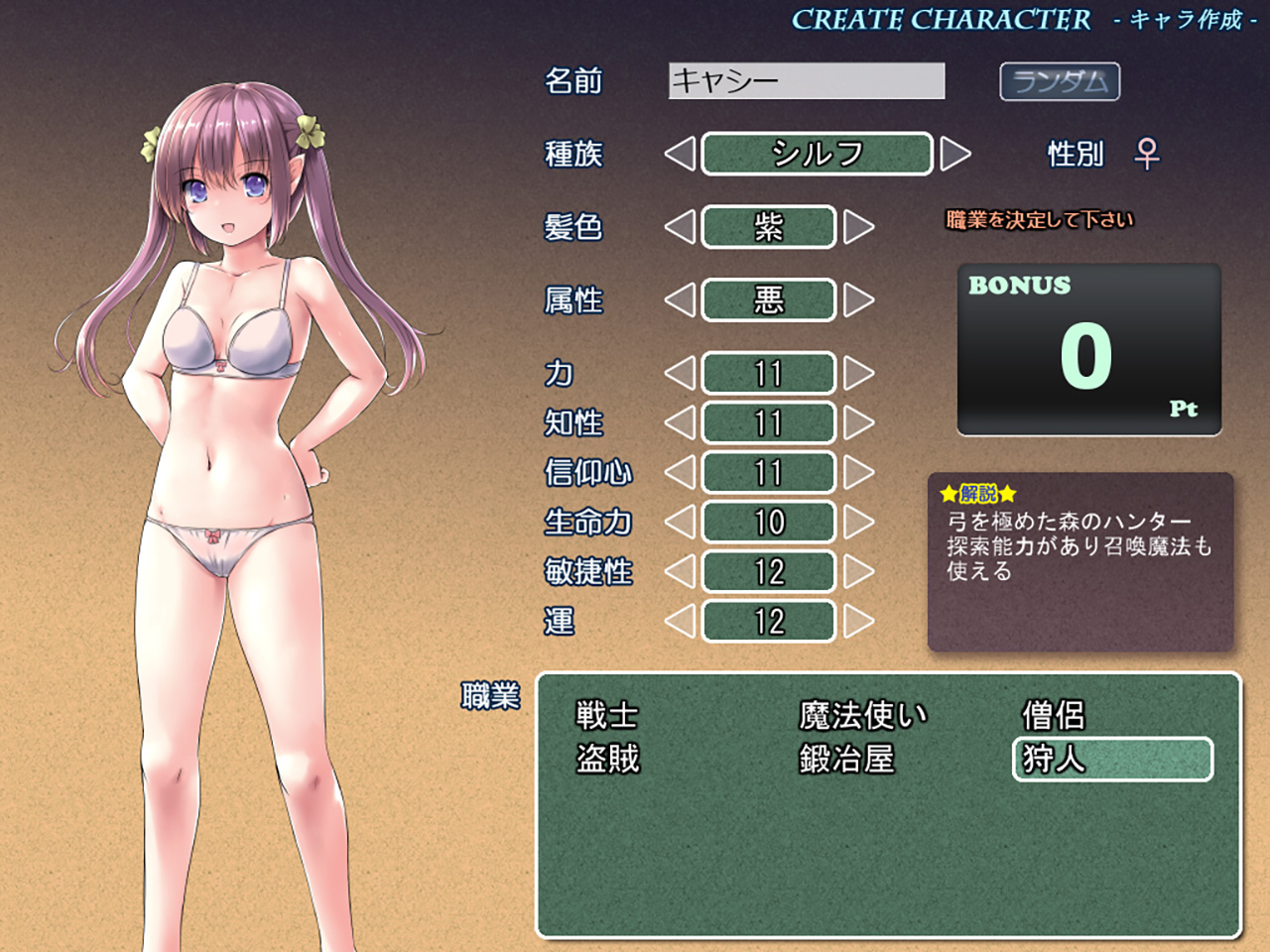Increase the 力 strength stat
The width and height of the screenshot is (1270, 952).
coord(858,374)
